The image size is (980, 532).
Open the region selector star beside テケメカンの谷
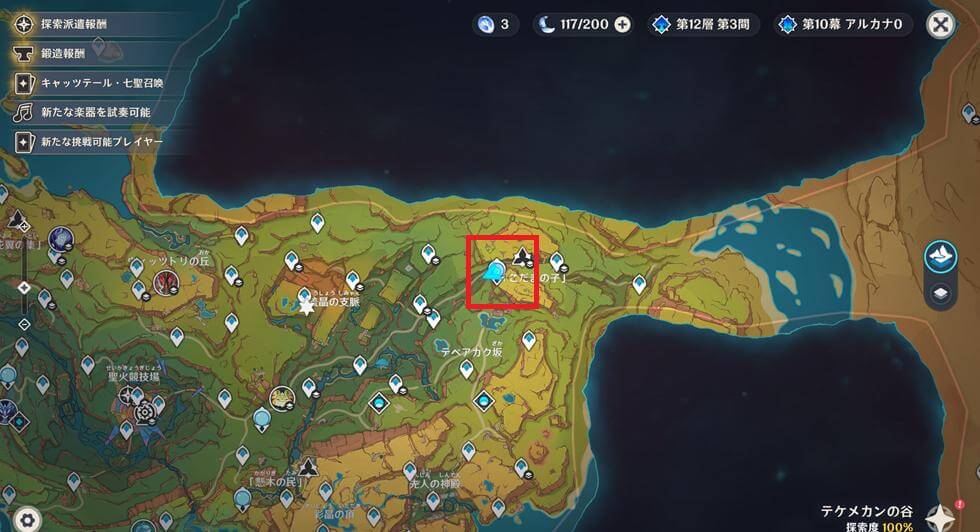click(941, 515)
